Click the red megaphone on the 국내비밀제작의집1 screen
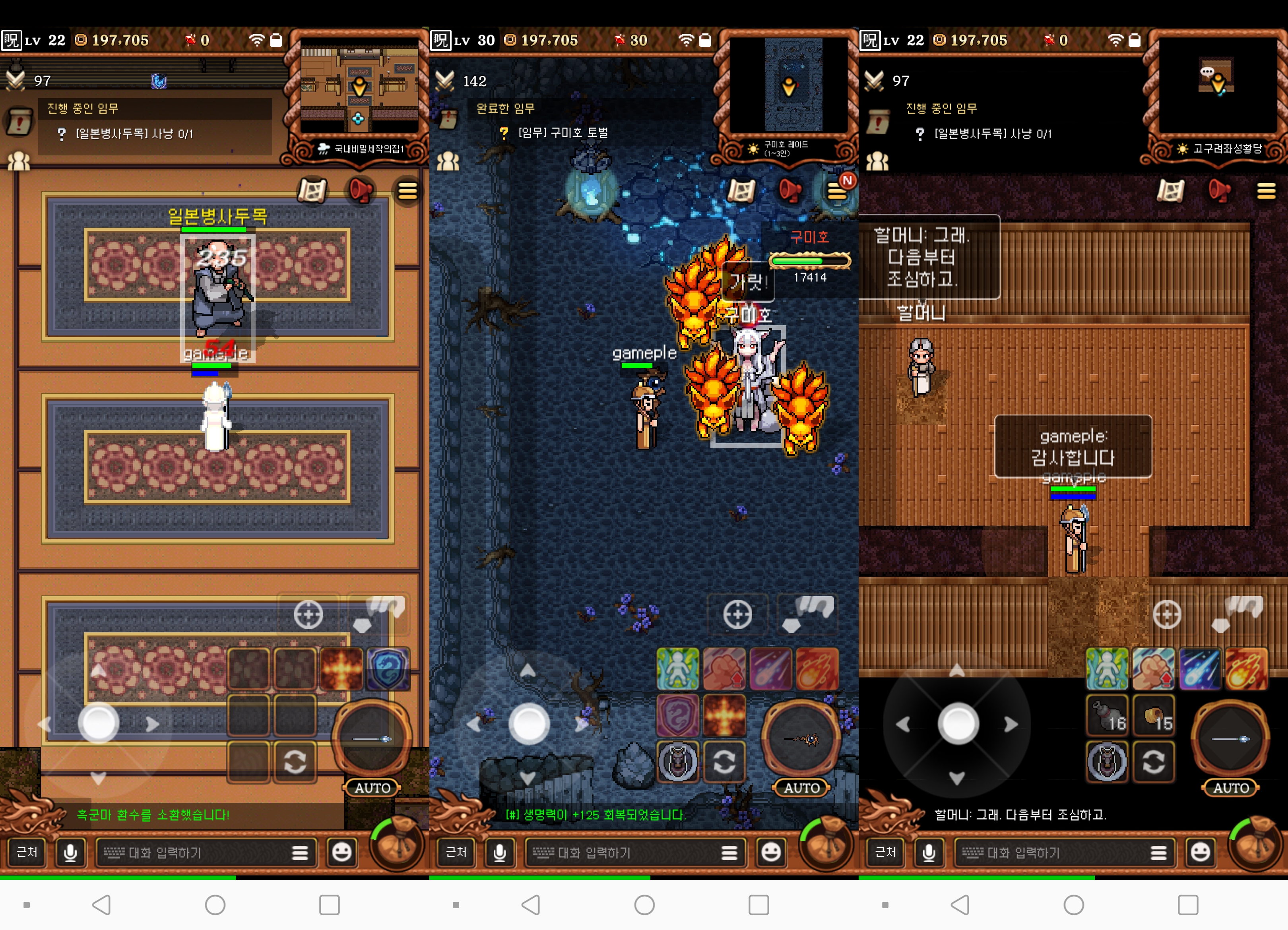Image resolution: width=1288 pixels, height=930 pixels. point(360,191)
